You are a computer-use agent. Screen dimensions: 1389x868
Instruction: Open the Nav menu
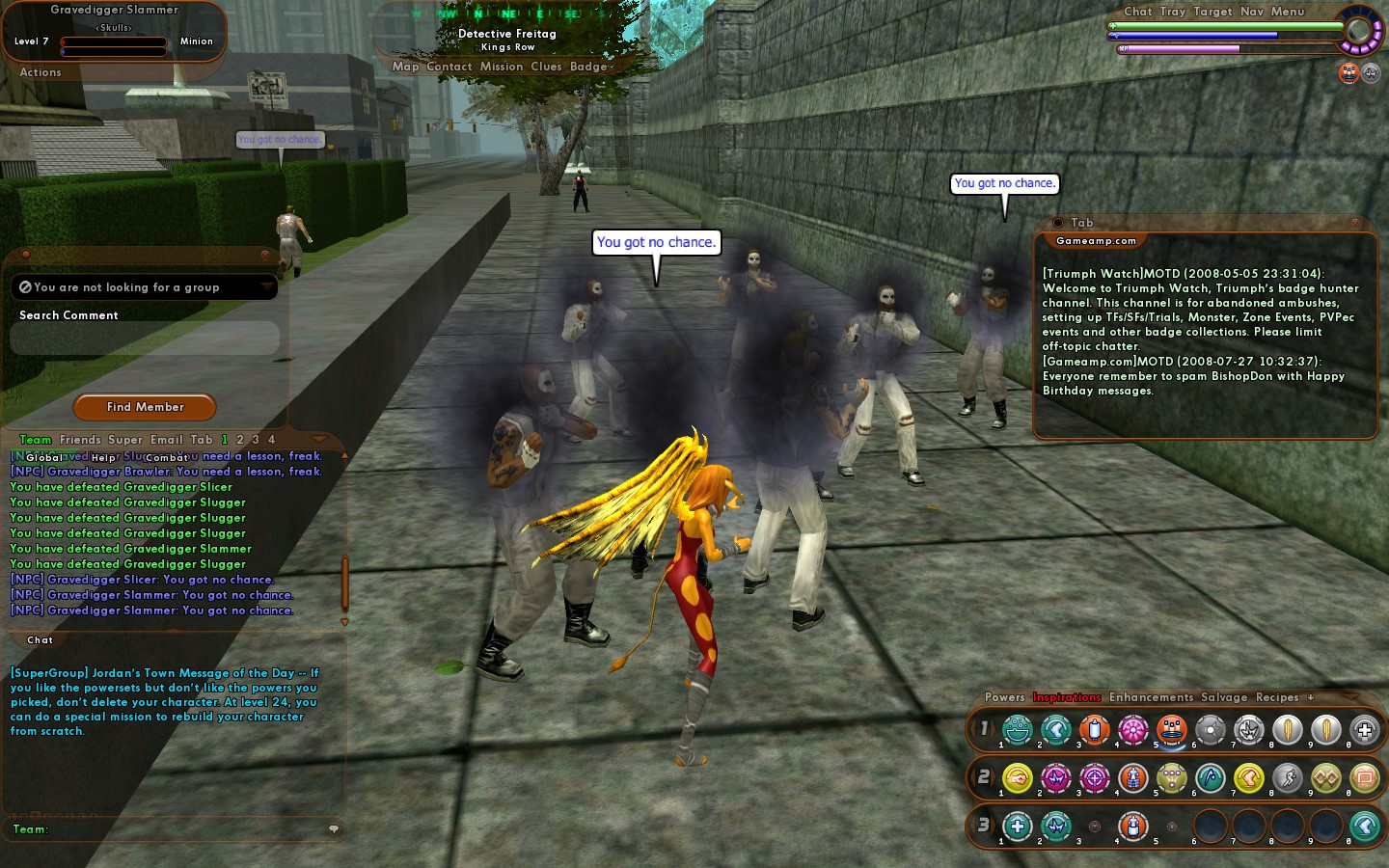tap(1251, 12)
